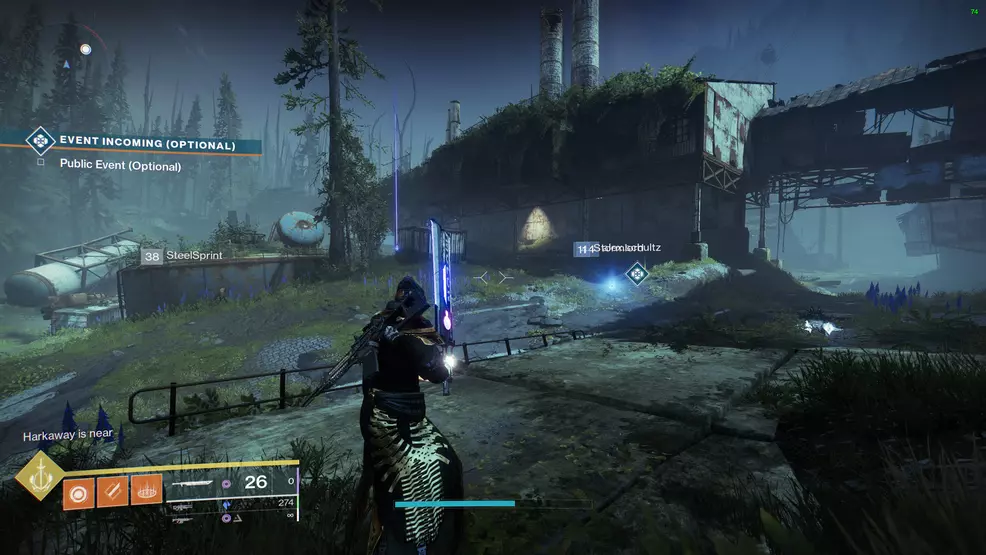This screenshot has width=986, height=555.
Task: Click the public event diamond waypoint marker
Action: [x=636, y=272]
